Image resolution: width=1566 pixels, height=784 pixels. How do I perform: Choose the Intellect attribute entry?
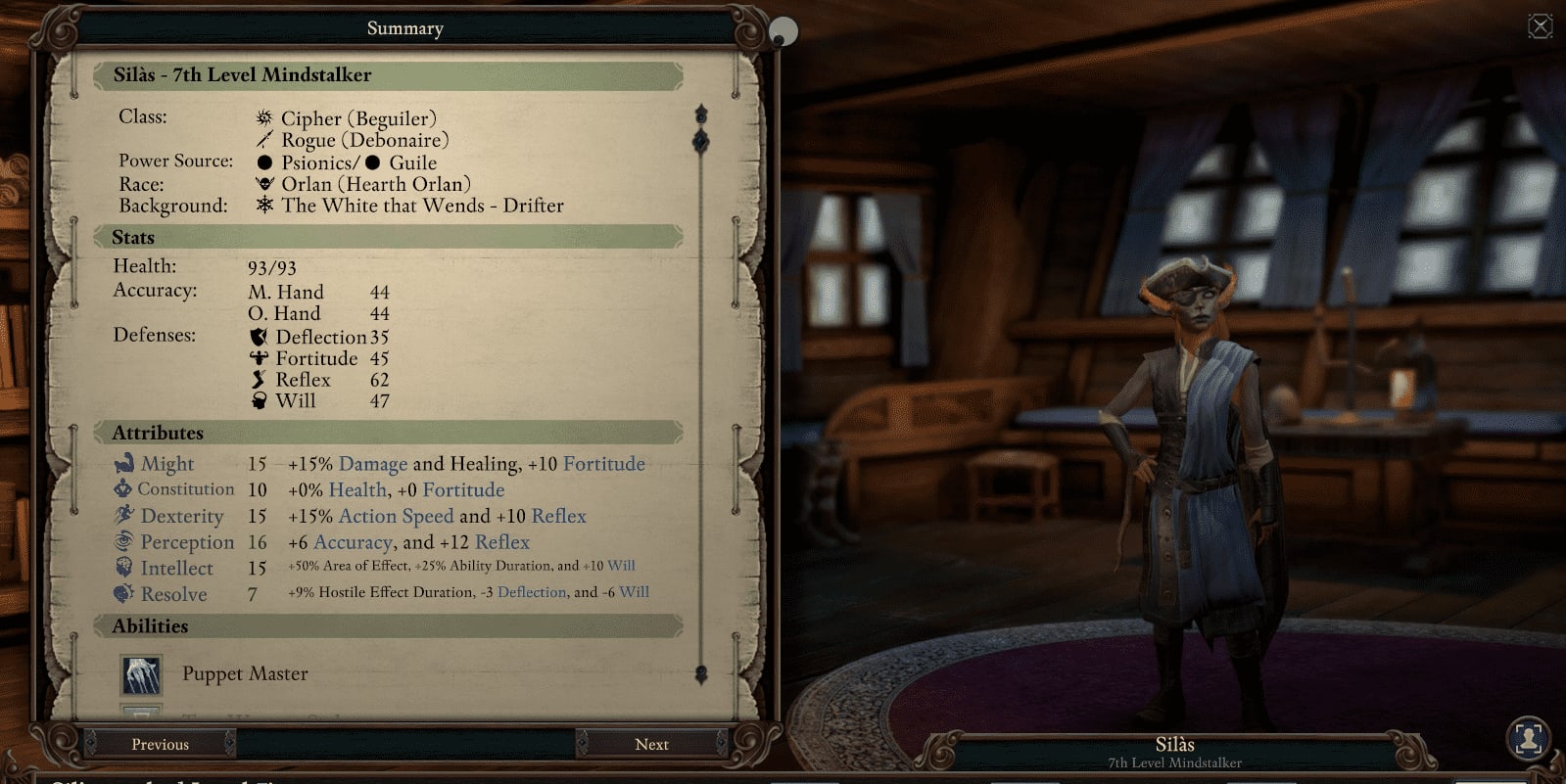[176, 568]
